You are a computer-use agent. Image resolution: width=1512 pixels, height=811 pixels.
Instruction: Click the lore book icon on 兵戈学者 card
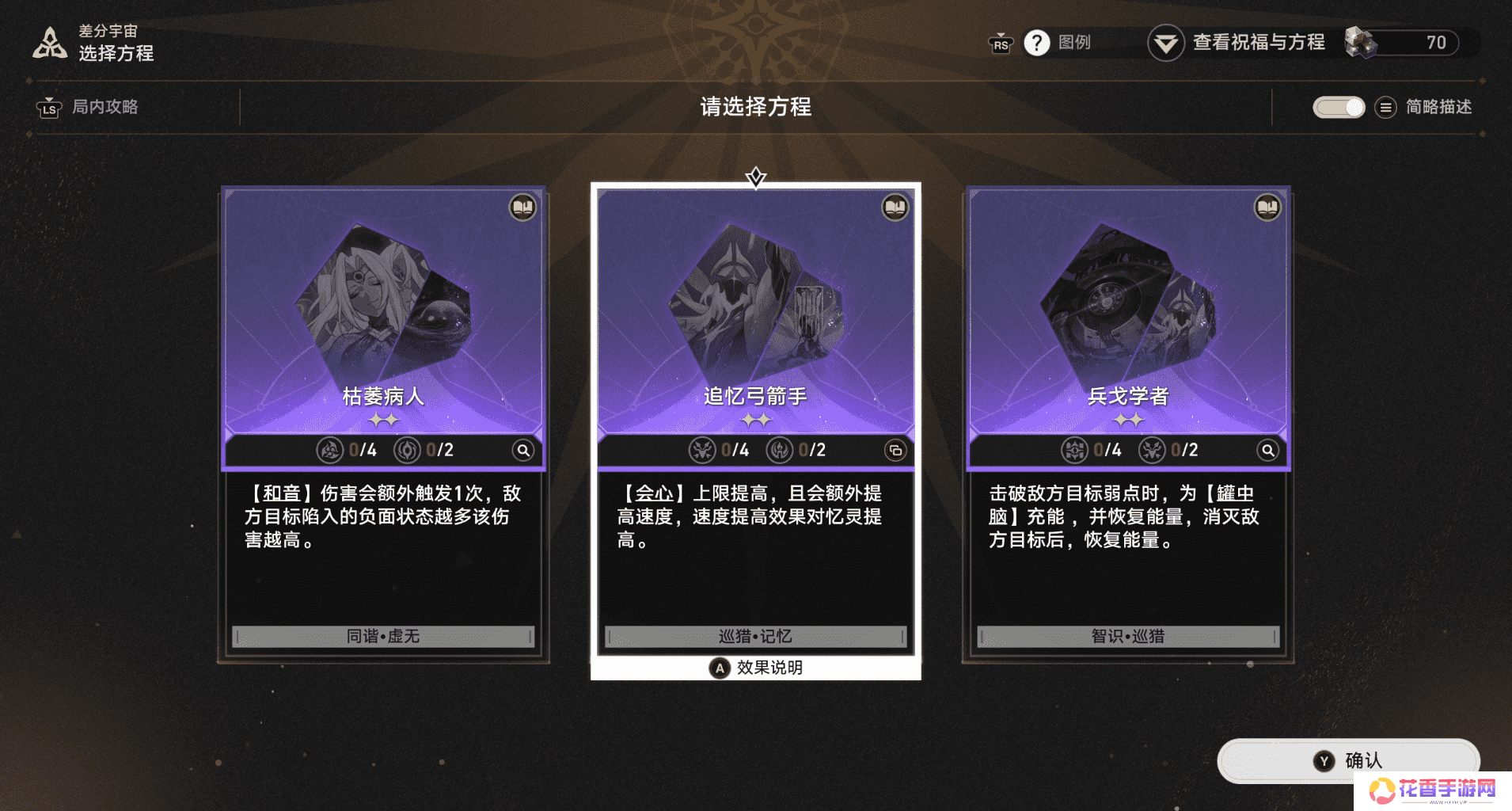tap(1267, 208)
